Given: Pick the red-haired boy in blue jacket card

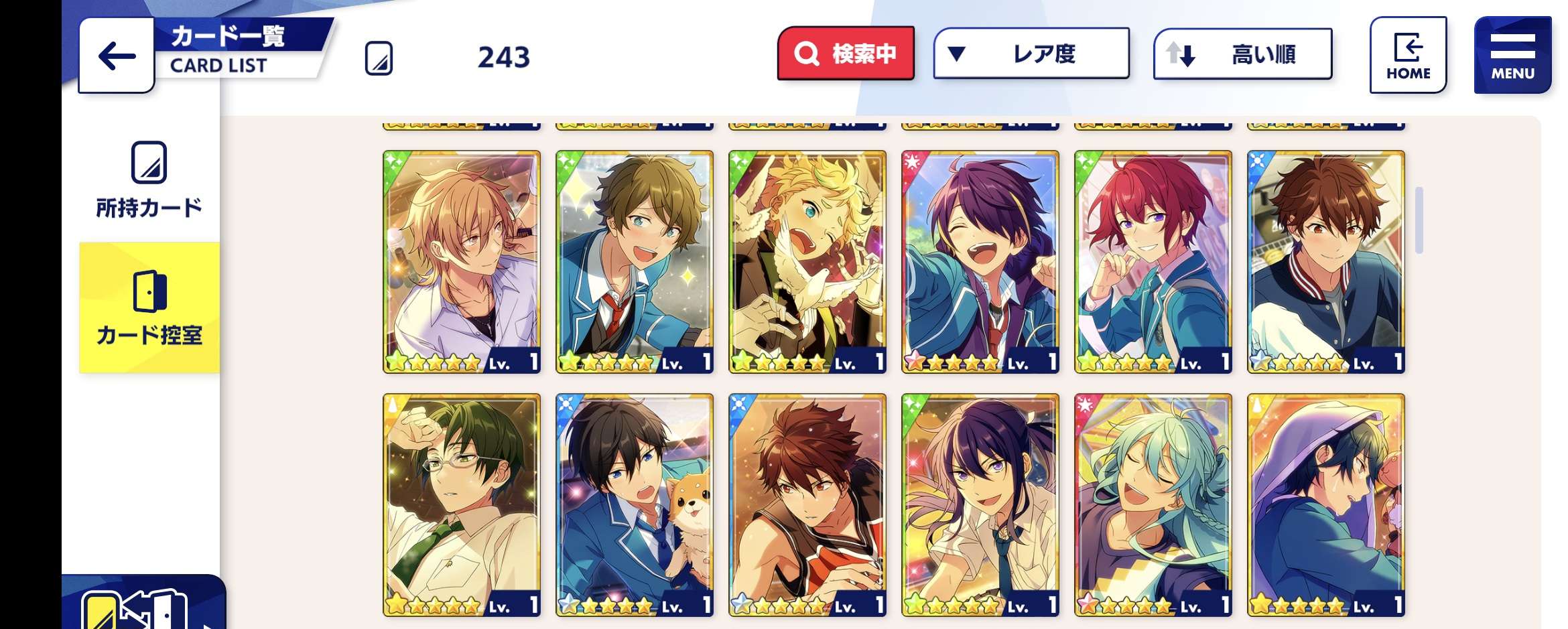Looking at the screenshot, I should 1153,261.
